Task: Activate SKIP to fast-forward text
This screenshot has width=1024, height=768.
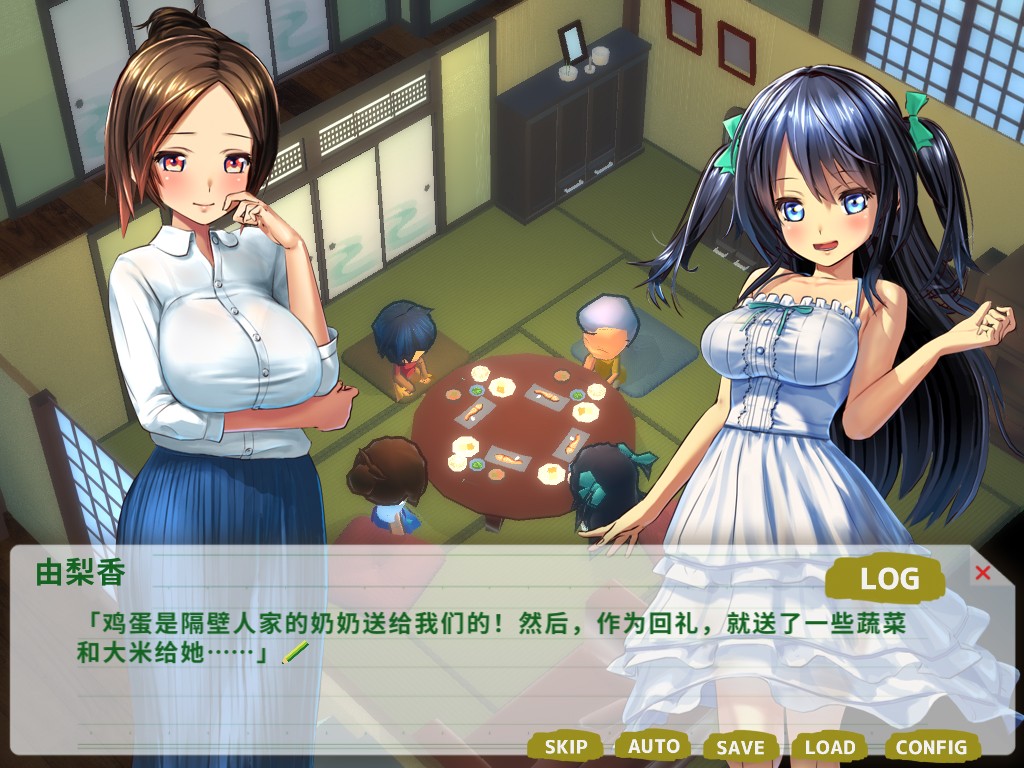Action: point(565,746)
